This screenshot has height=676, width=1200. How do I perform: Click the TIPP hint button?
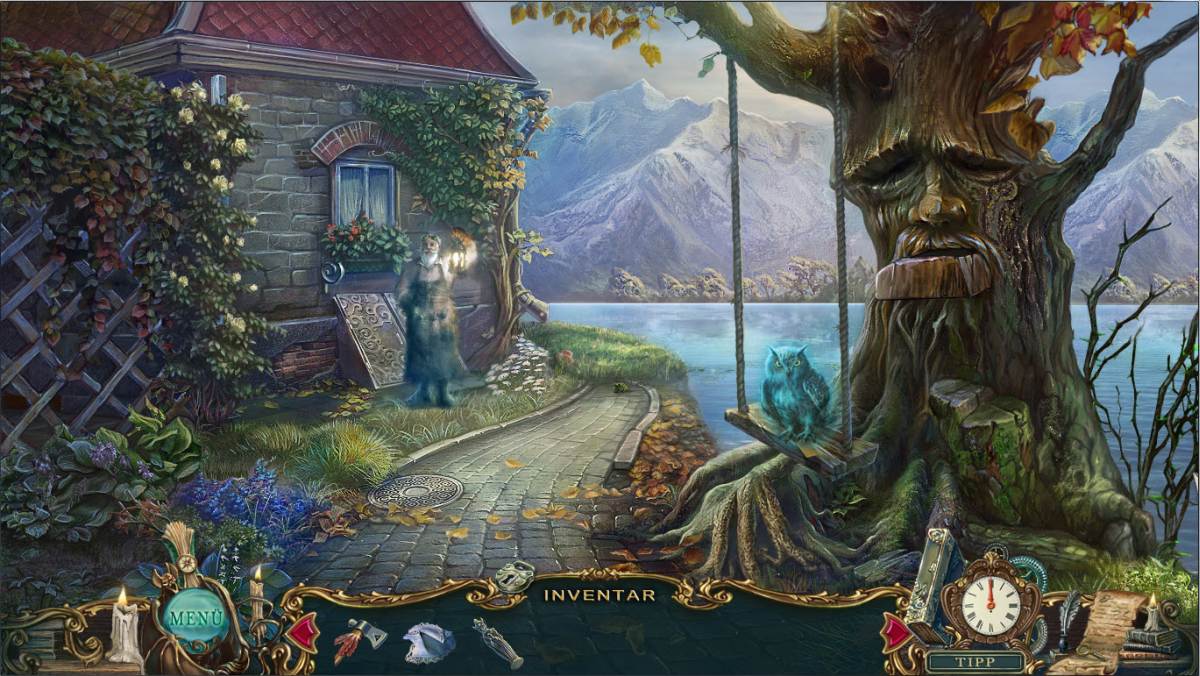(x=975, y=661)
